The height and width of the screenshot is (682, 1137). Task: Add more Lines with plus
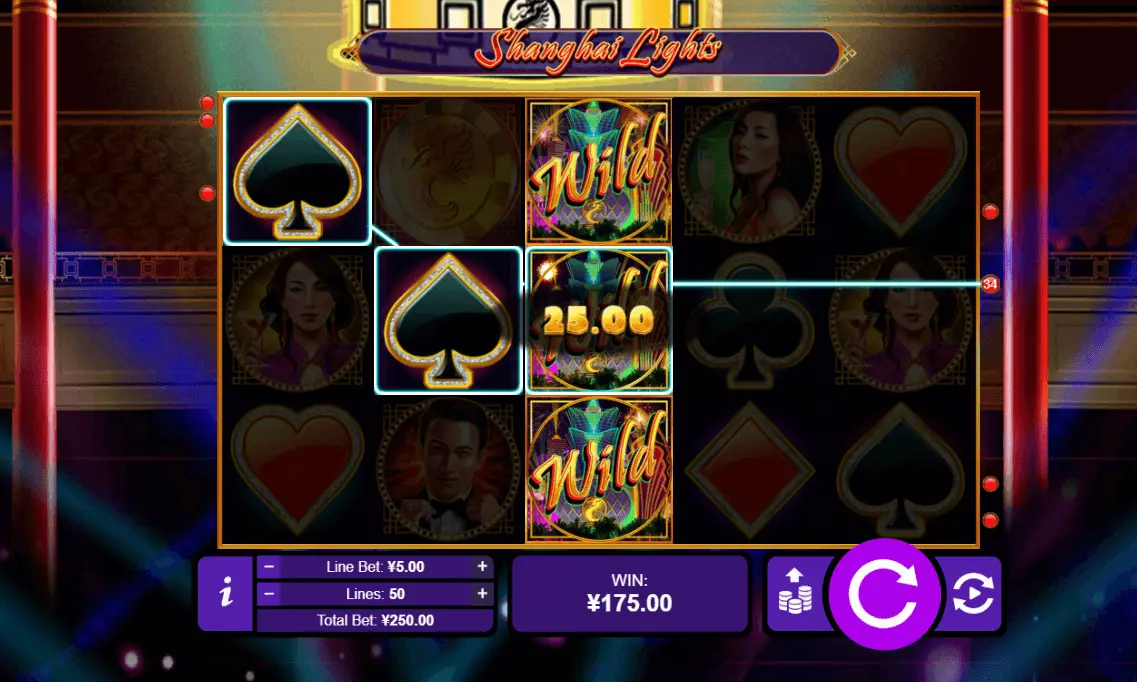coord(483,593)
